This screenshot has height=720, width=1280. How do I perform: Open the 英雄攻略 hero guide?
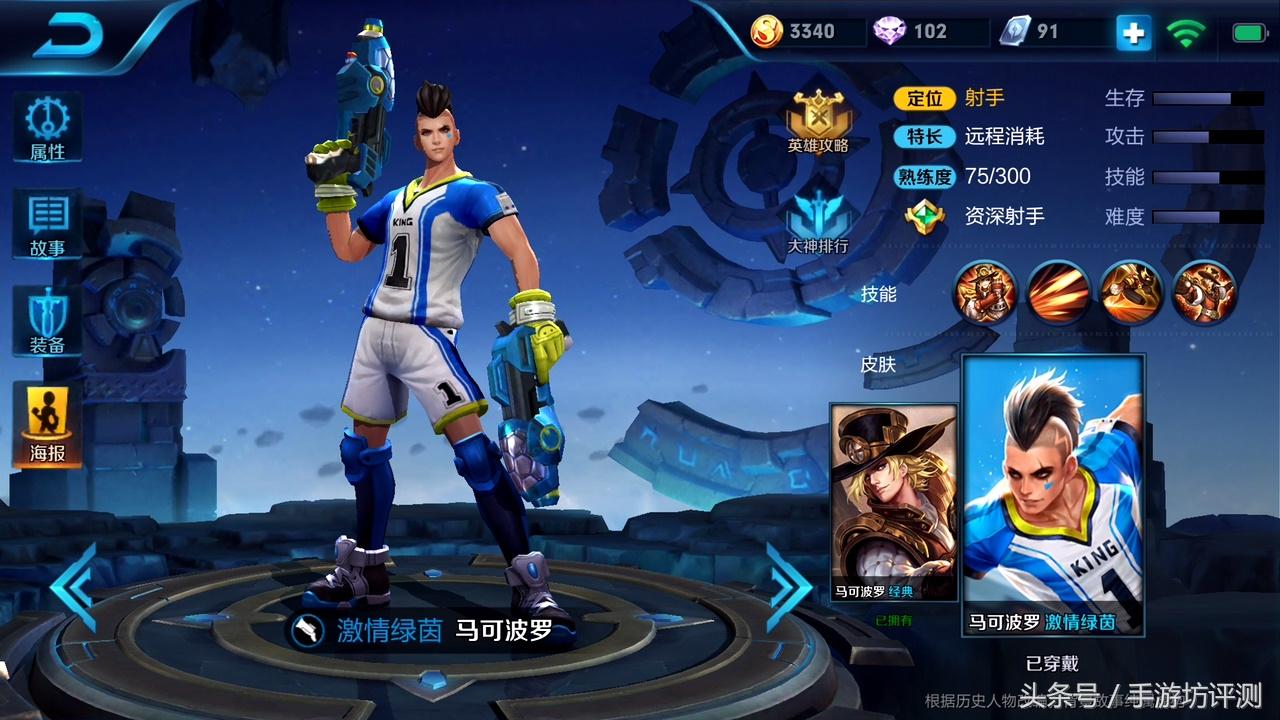pyautogui.click(x=818, y=120)
